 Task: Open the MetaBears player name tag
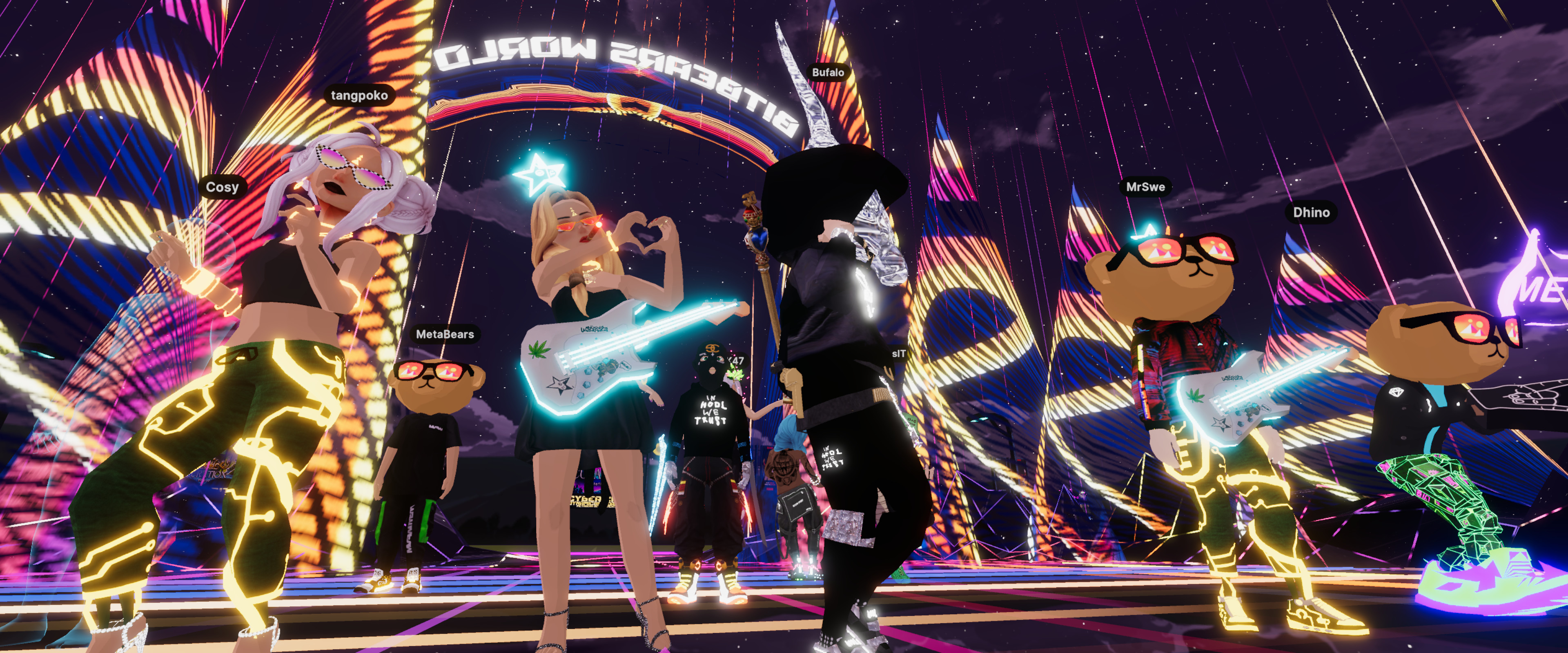[x=444, y=334]
